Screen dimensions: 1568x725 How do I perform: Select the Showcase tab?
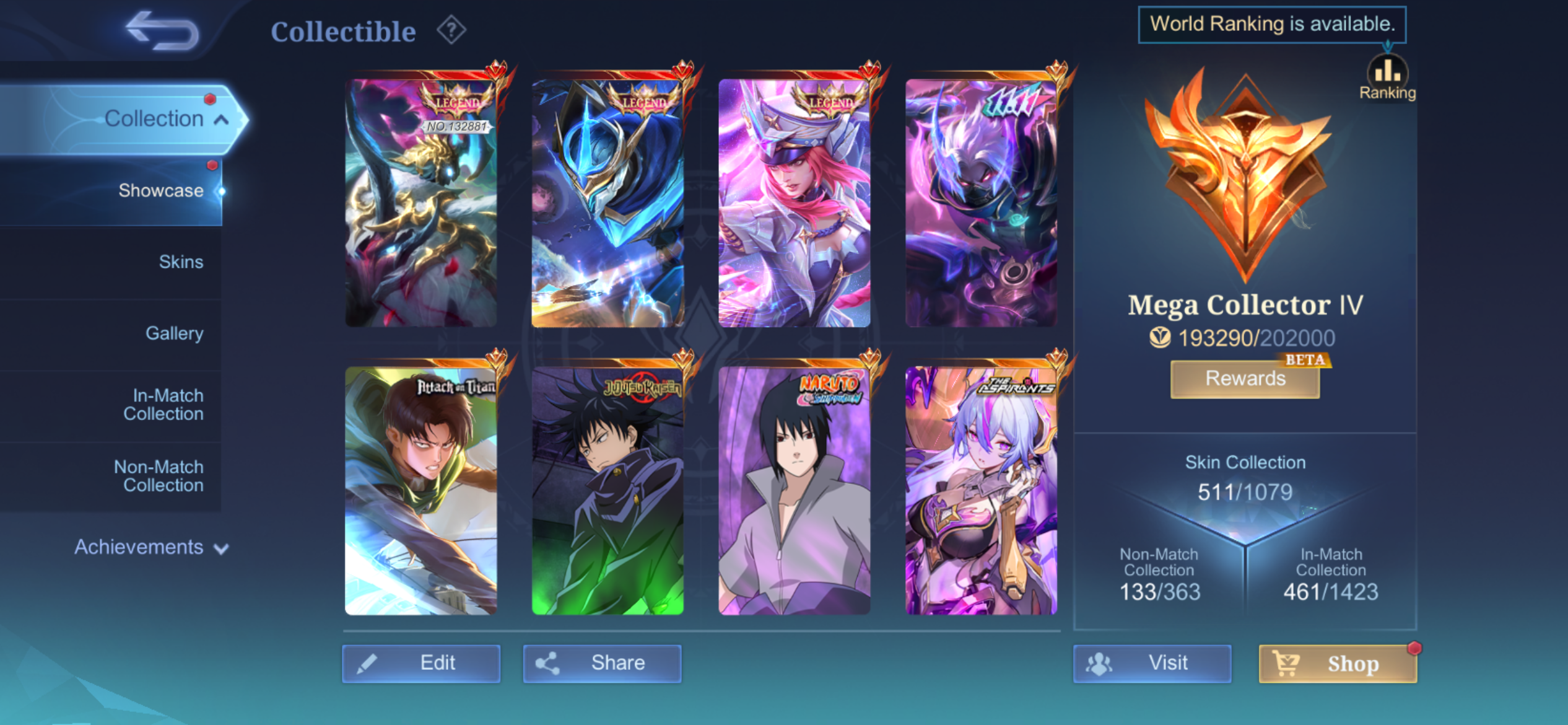160,191
